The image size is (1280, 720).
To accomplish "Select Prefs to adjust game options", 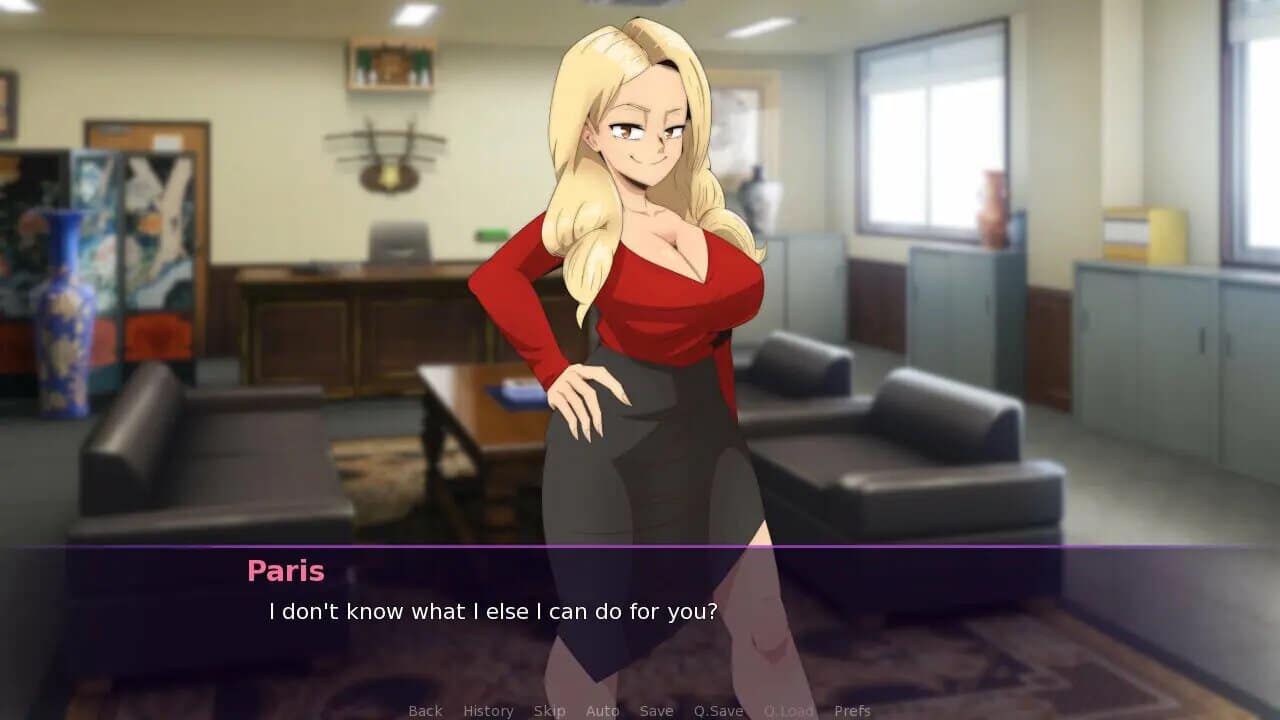I will [855, 710].
